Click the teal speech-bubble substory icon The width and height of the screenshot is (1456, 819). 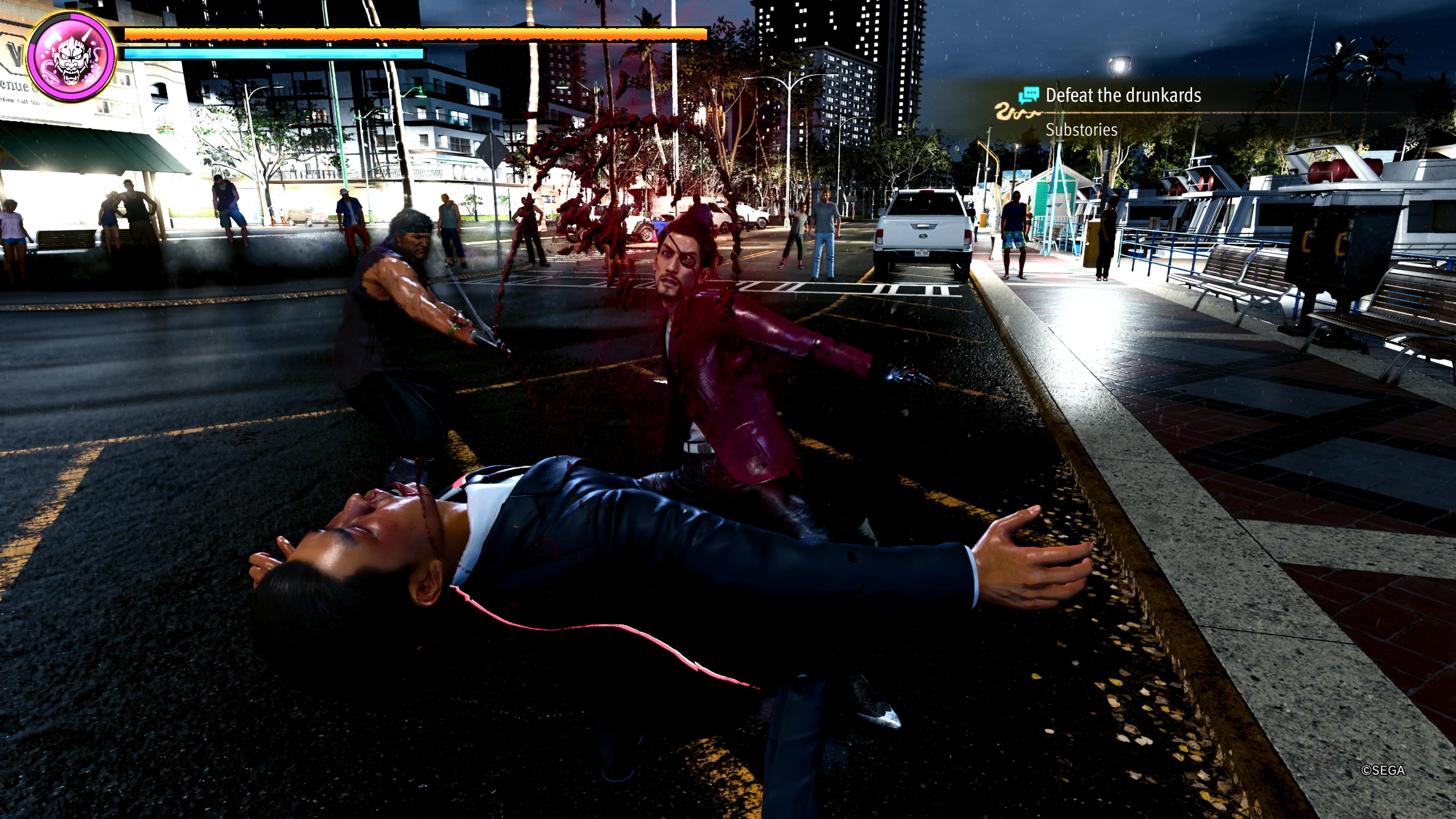pos(1029,95)
